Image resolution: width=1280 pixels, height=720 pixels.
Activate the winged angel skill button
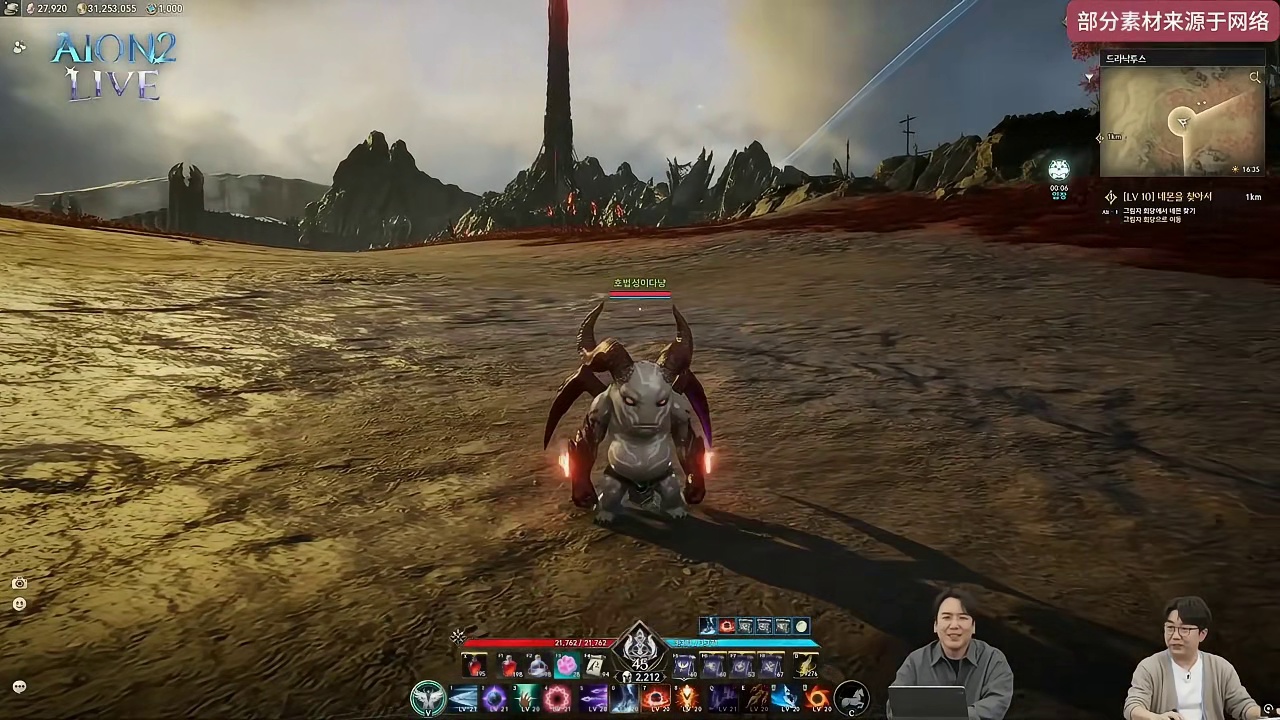coord(428,698)
